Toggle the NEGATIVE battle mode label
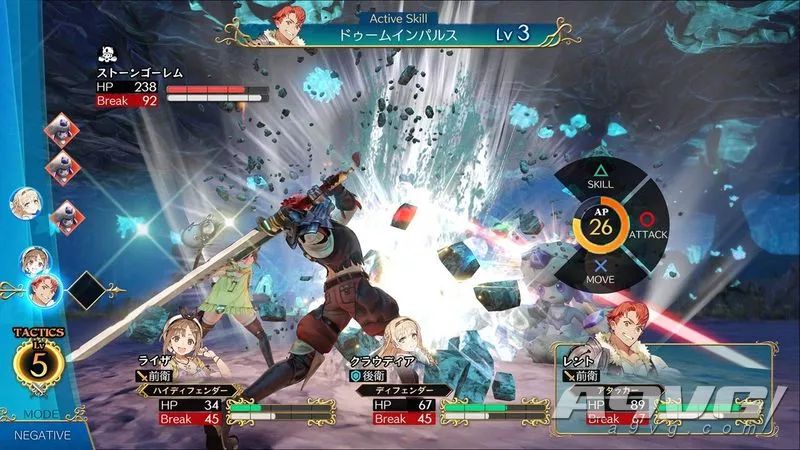The height and width of the screenshot is (450, 800). click(x=42, y=435)
